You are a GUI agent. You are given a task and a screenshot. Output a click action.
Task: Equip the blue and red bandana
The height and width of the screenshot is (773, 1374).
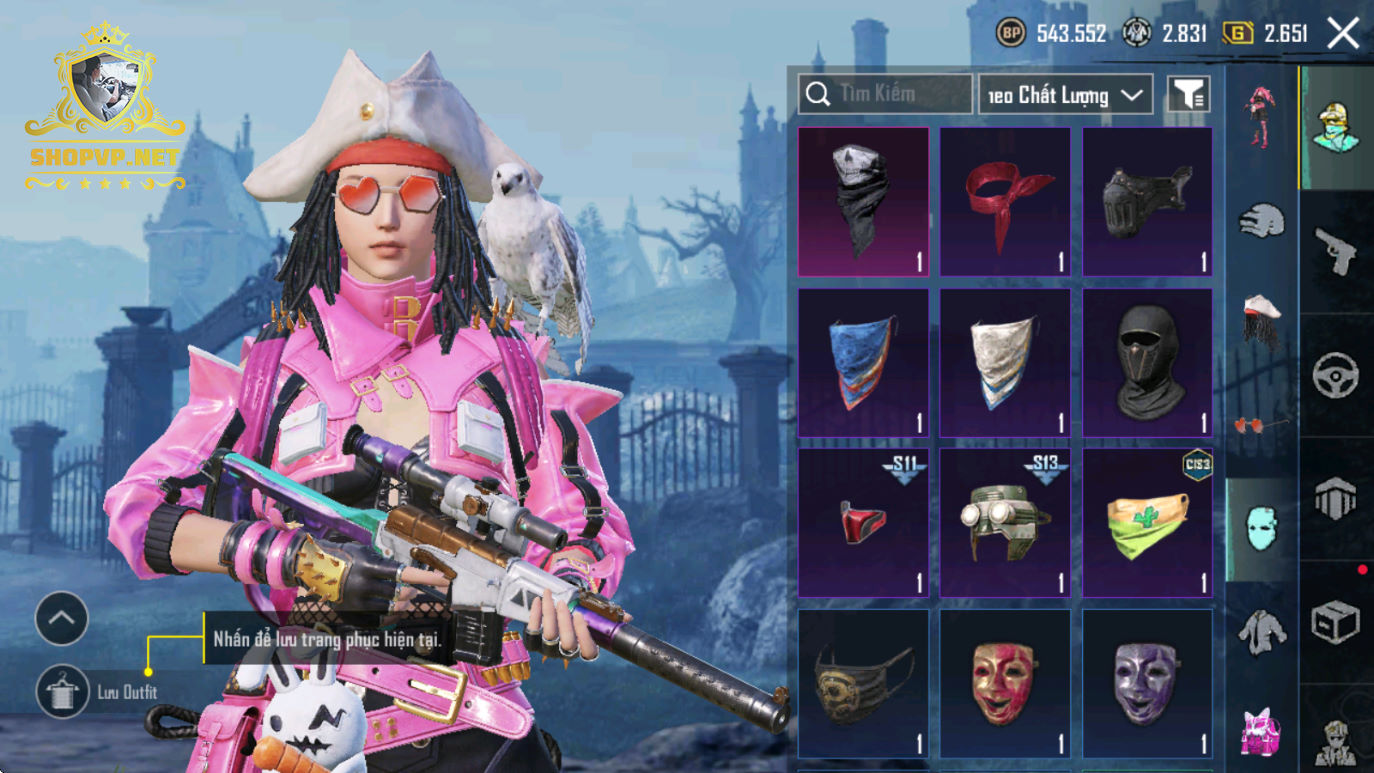[x=863, y=362]
